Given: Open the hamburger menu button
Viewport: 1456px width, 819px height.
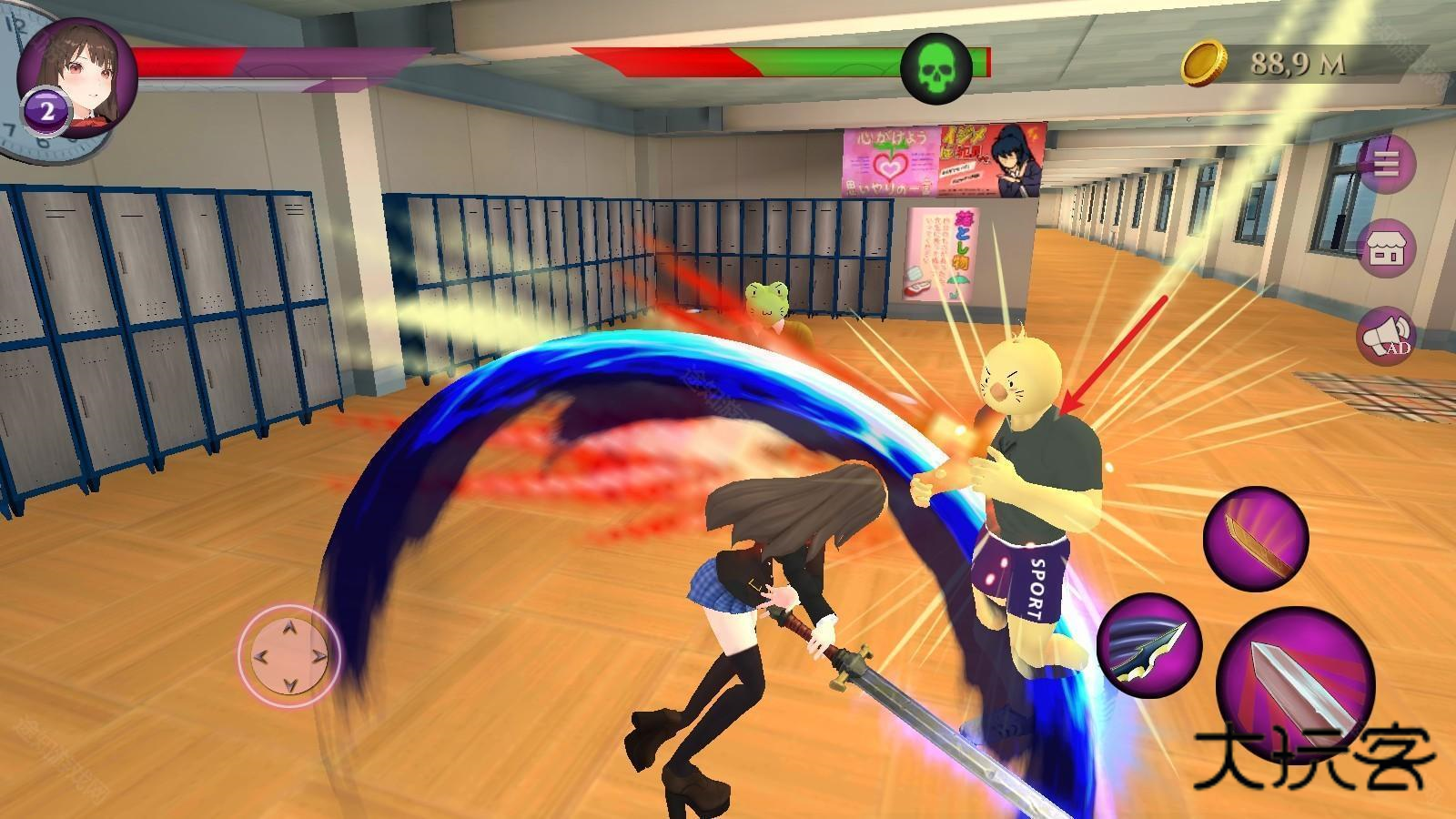Looking at the screenshot, I should [x=1387, y=165].
